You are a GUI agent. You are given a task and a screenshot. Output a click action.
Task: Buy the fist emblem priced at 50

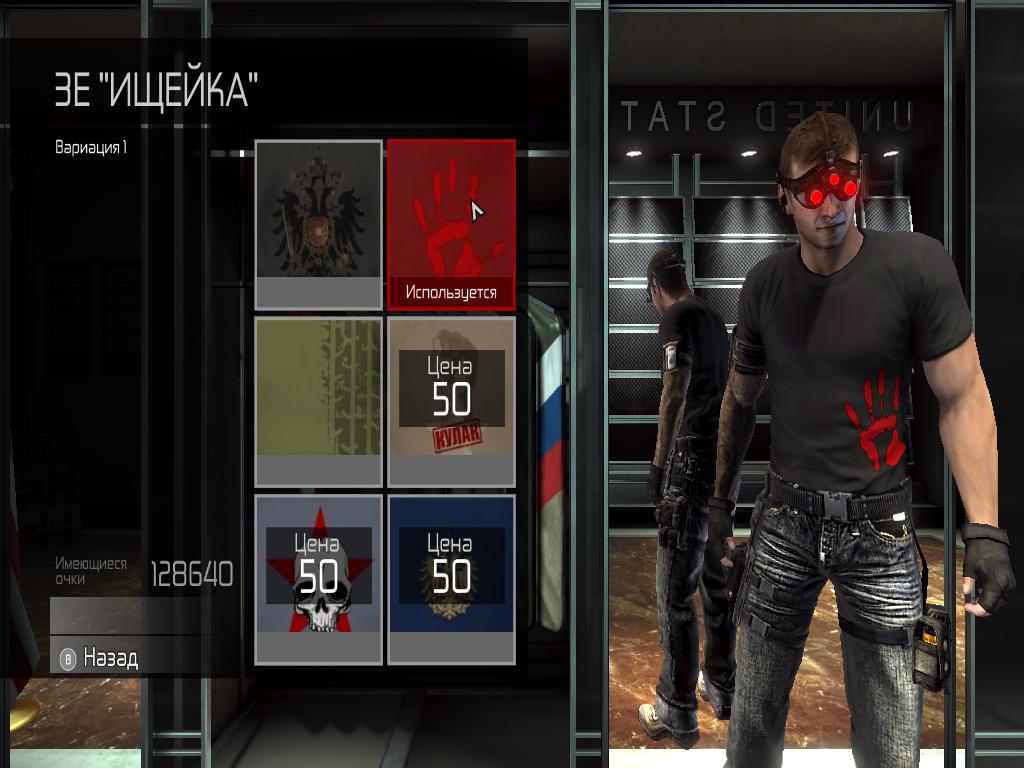pyautogui.click(x=451, y=401)
